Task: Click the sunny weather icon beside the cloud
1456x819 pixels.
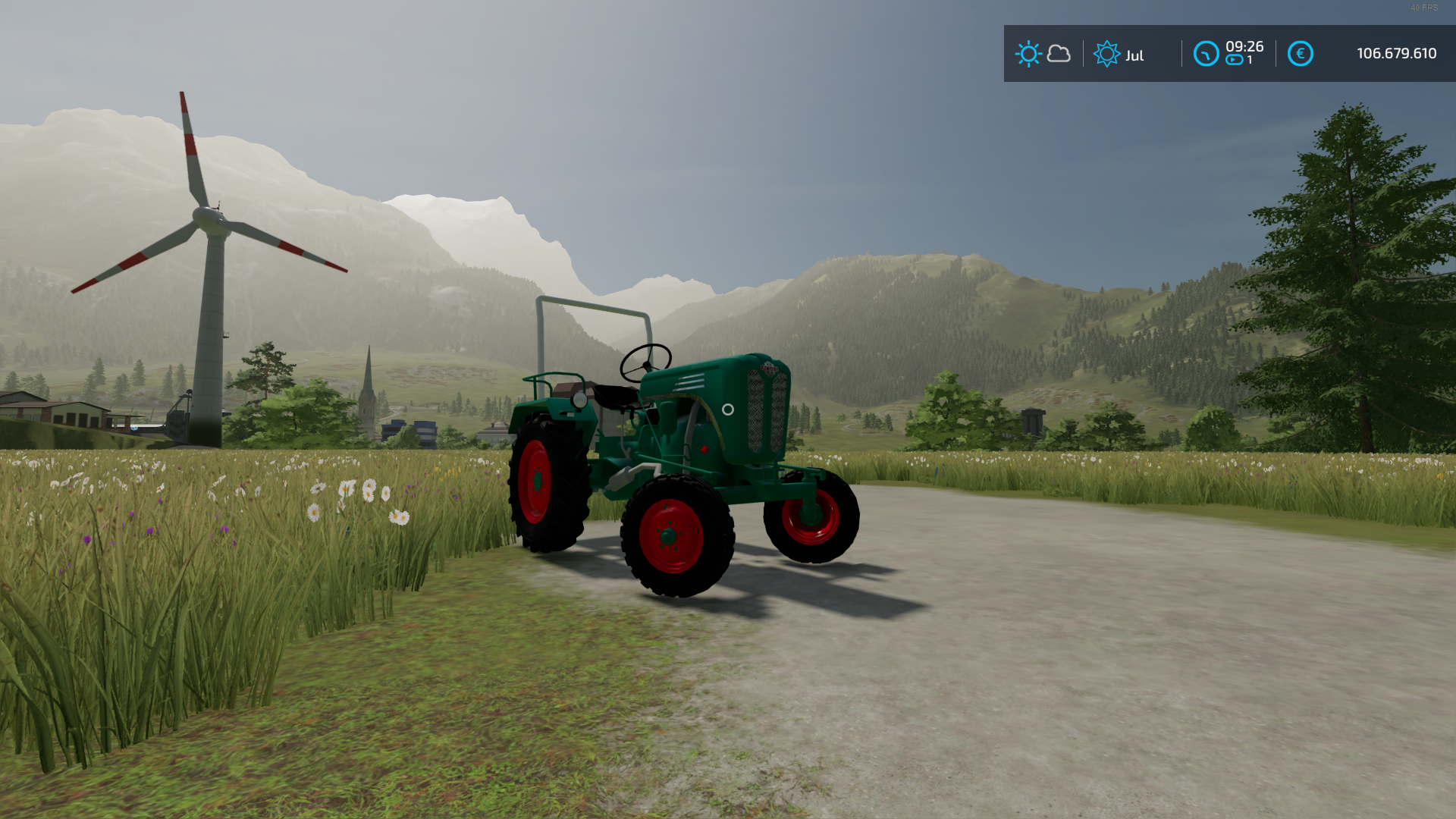Action: point(1028,54)
